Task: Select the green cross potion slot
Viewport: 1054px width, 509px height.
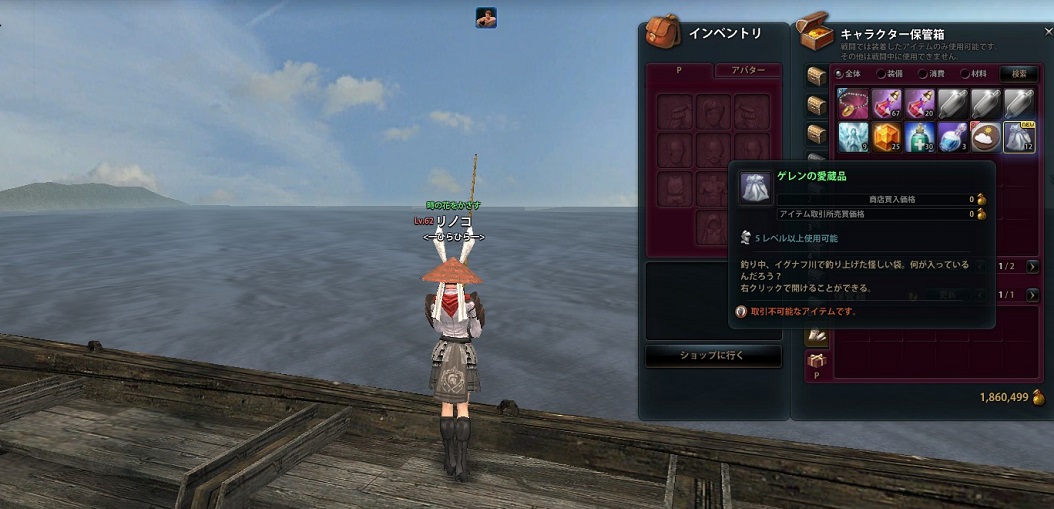Action: (919, 137)
